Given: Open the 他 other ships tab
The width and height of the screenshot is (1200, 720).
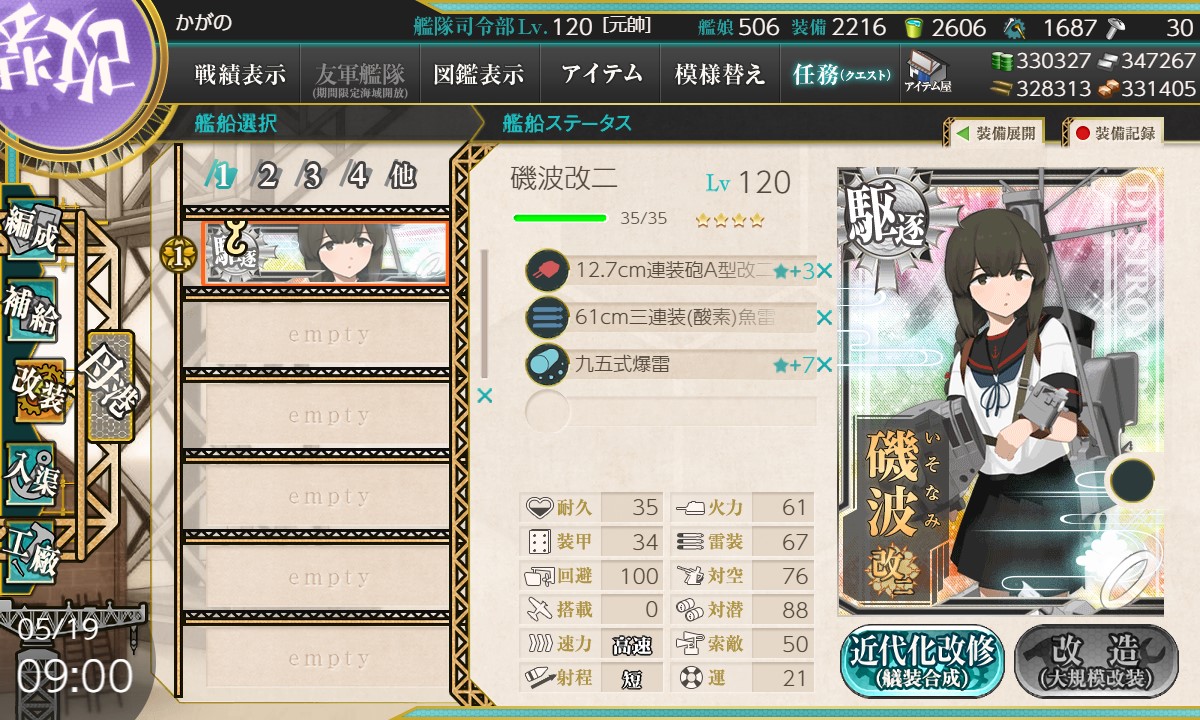Looking at the screenshot, I should click(402, 177).
